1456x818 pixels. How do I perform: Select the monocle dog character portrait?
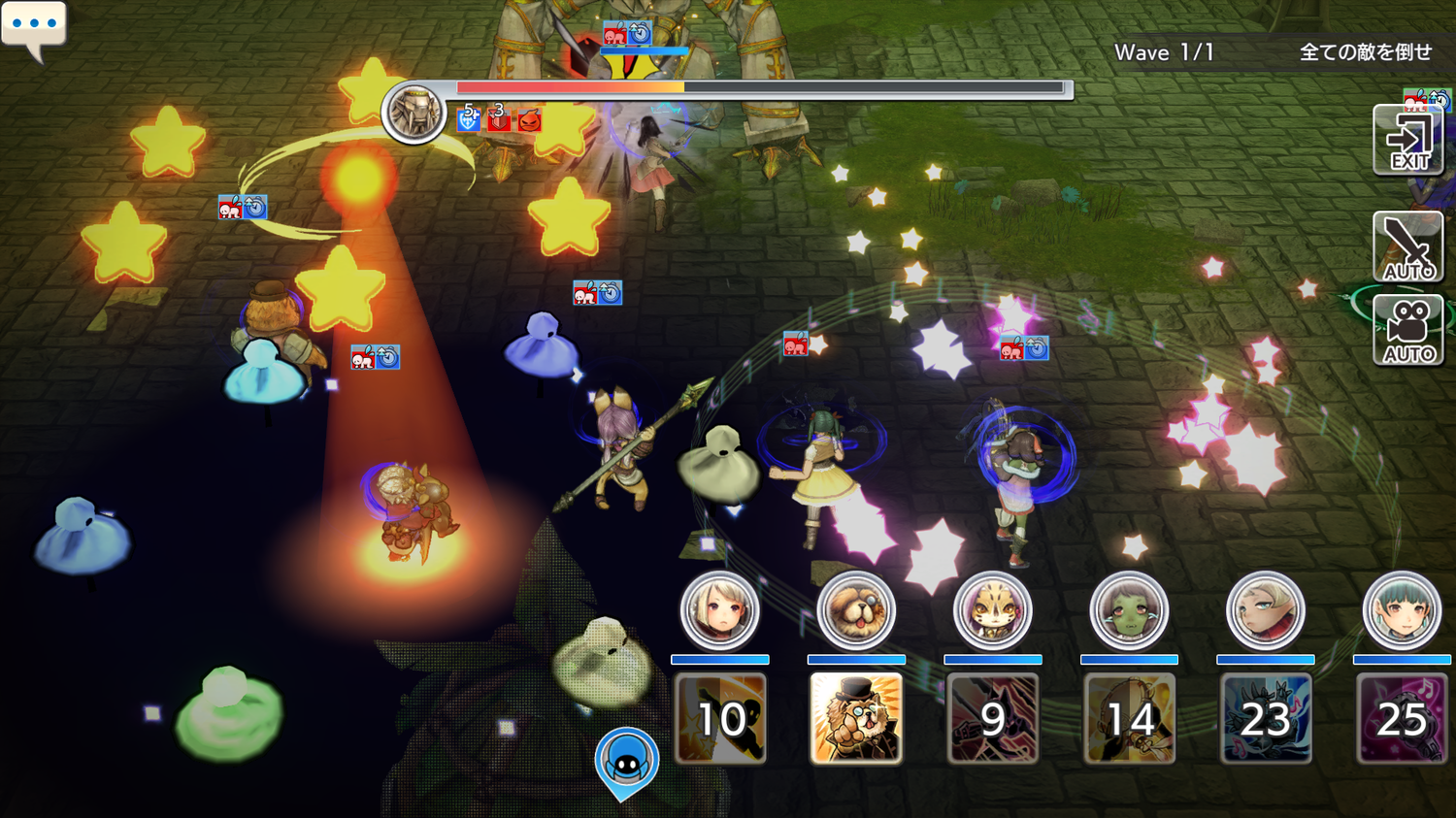click(x=856, y=610)
